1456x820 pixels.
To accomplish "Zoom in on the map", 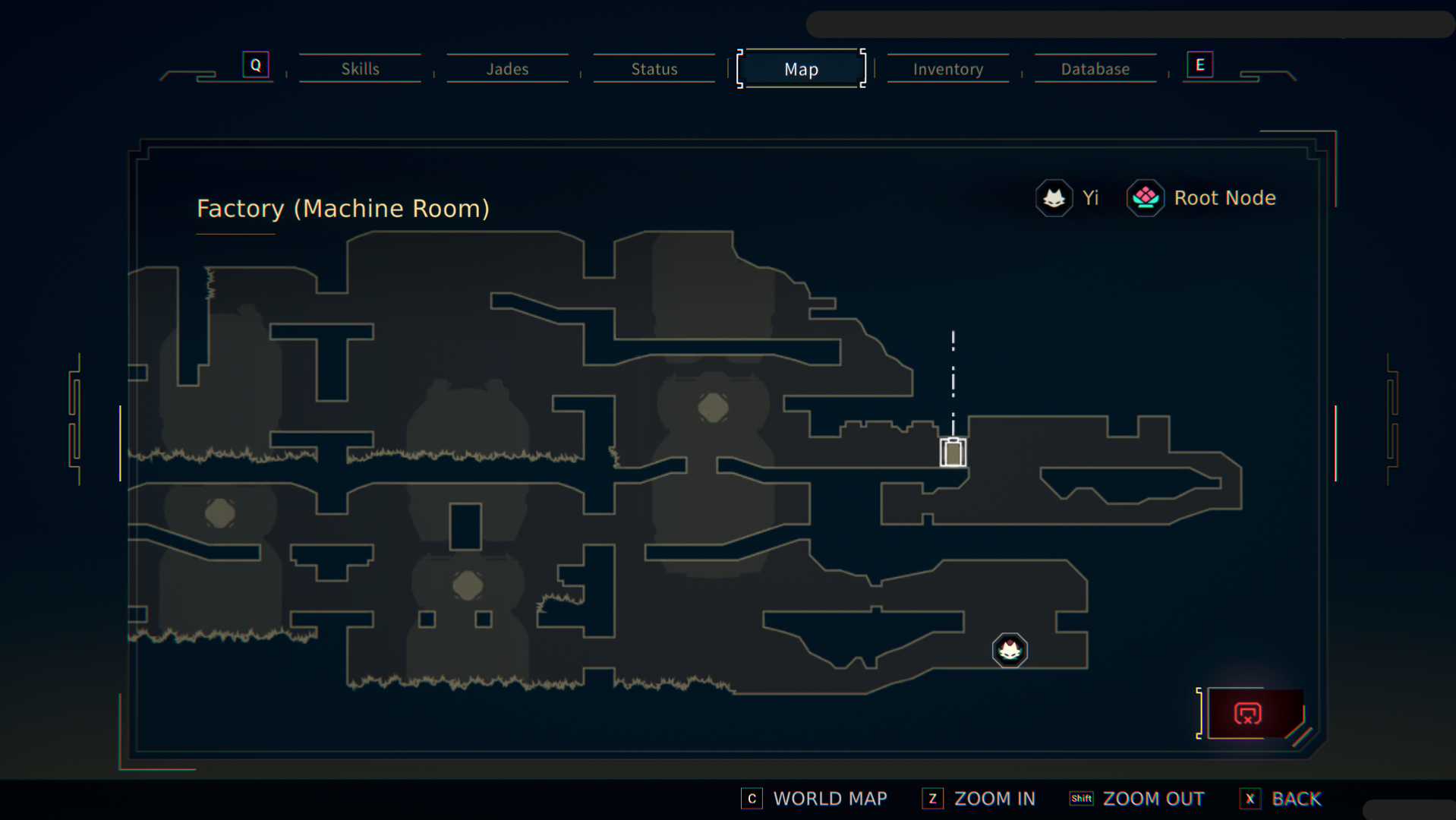I will [979, 799].
